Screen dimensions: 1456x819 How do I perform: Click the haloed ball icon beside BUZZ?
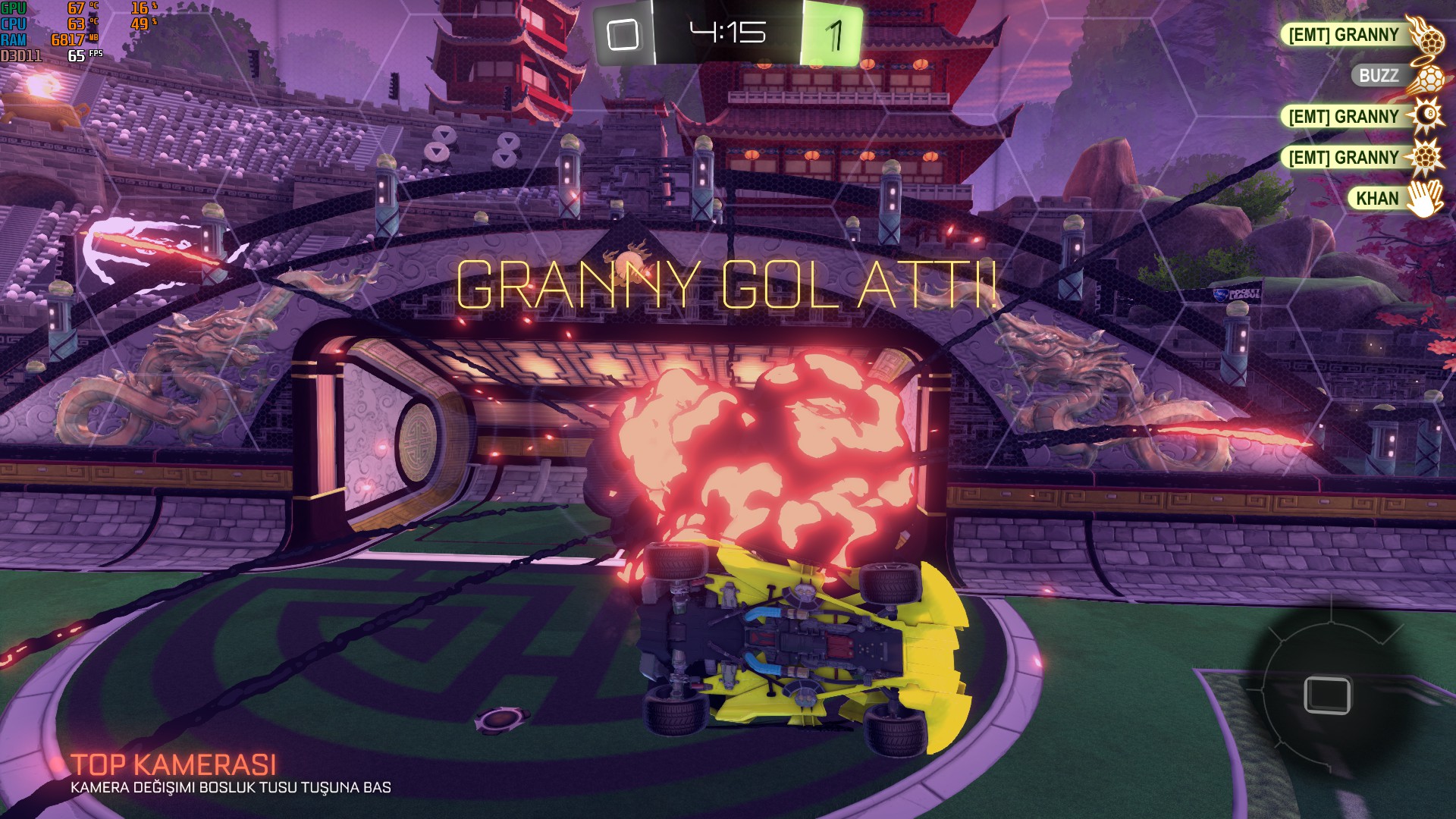[1426, 76]
